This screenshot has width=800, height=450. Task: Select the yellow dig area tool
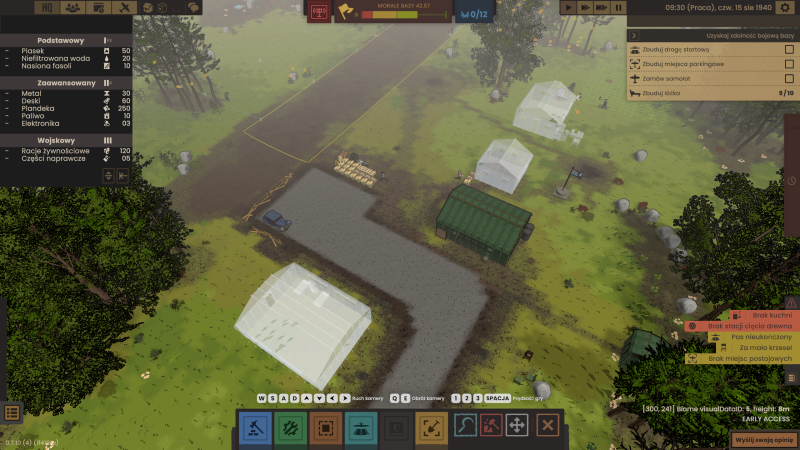(432, 427)
